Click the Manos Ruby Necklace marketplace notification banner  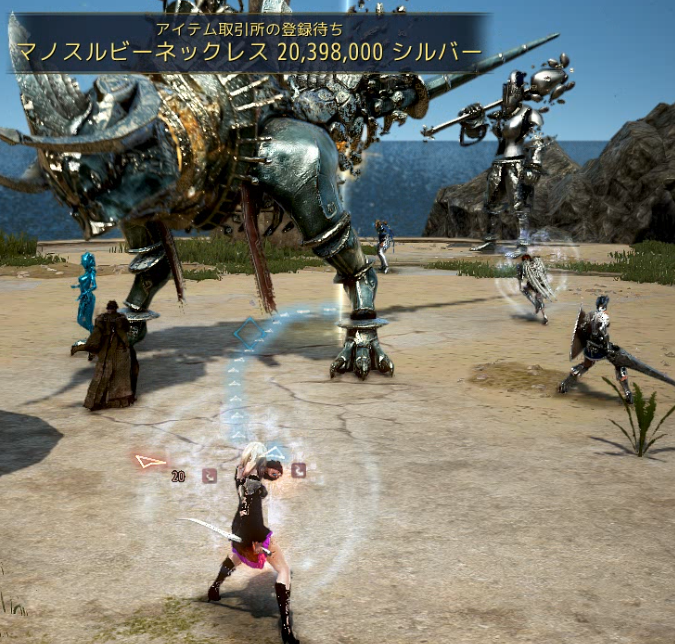click(248, 43)
